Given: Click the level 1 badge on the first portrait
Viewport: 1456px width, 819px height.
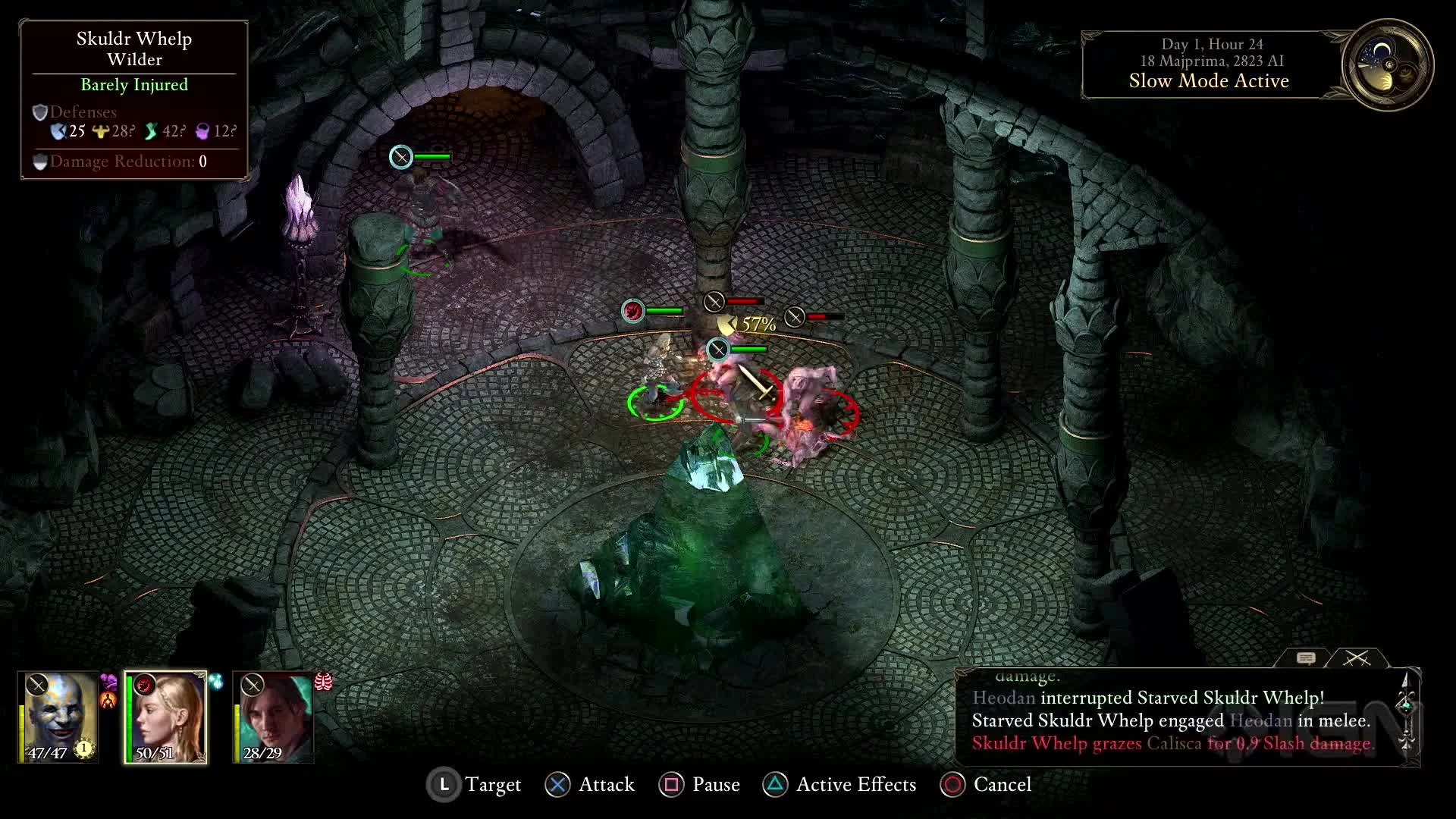Looking at the screenshot, I should 84,748.
